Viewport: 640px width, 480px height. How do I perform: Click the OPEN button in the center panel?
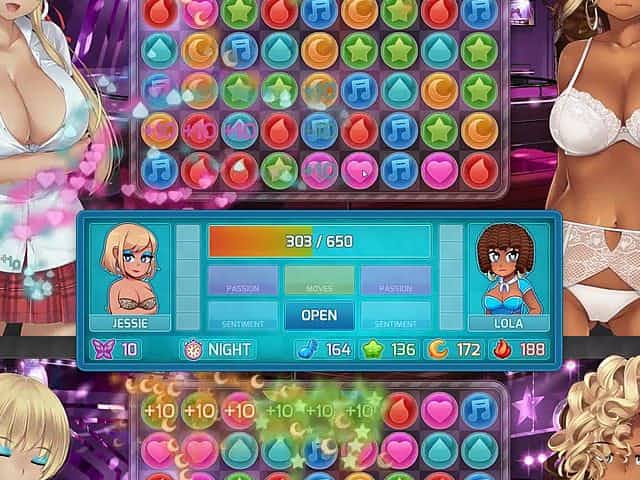coord(319,315)
